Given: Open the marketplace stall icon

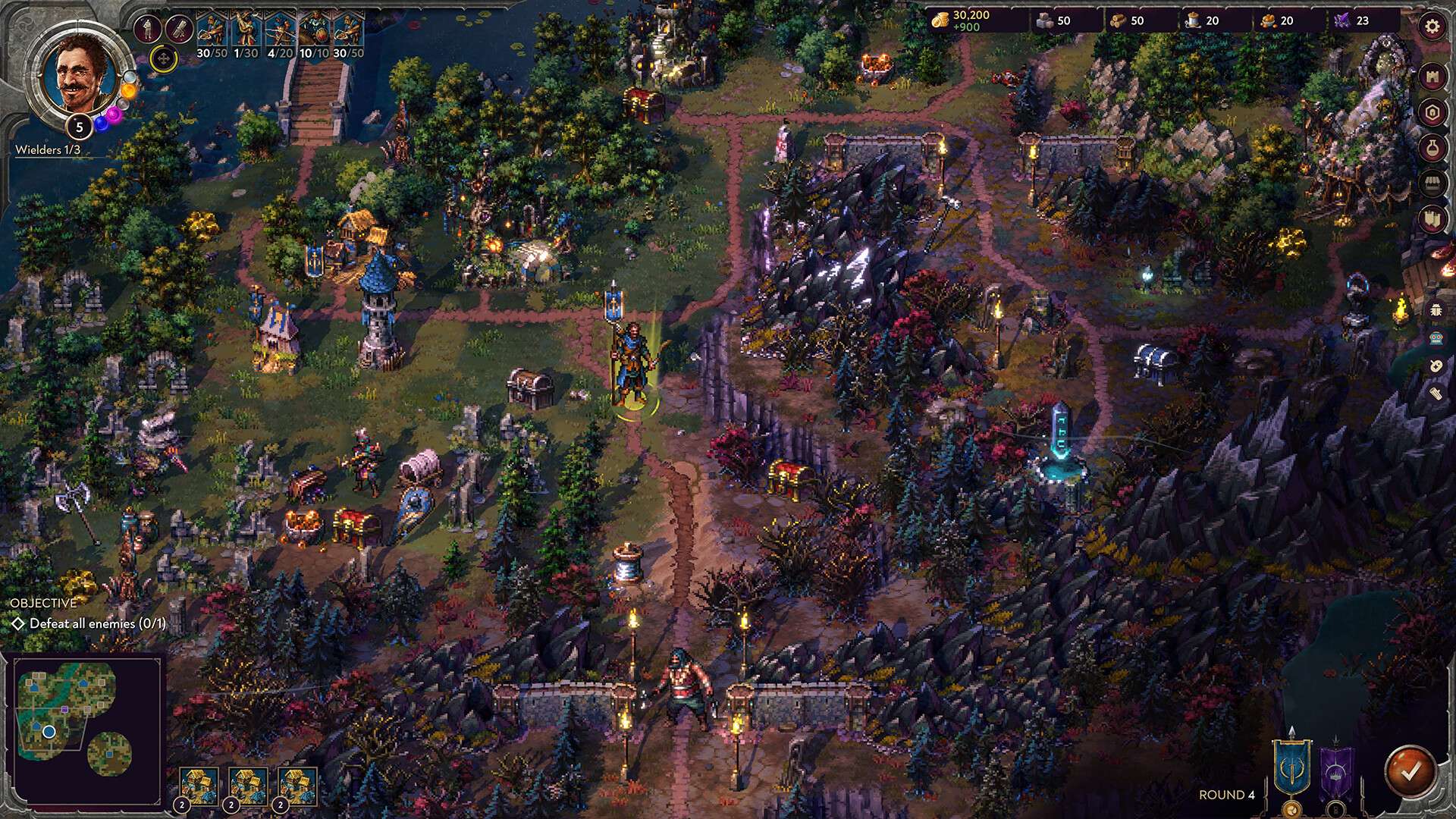Looking at the screenshot, I should [x=1432, y=184].
